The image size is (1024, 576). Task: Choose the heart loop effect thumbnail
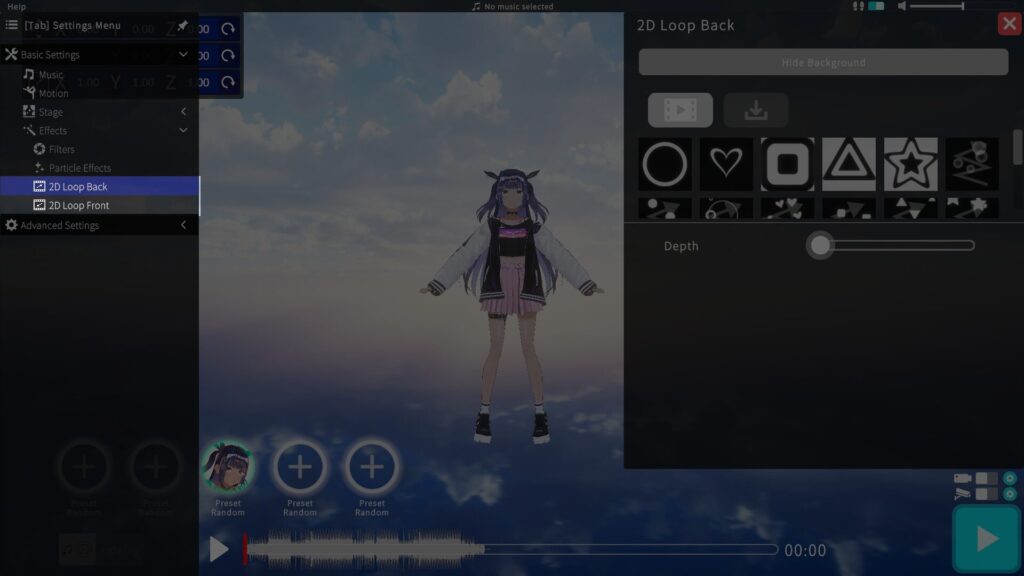pyautogui.click(x=726, y=164)
